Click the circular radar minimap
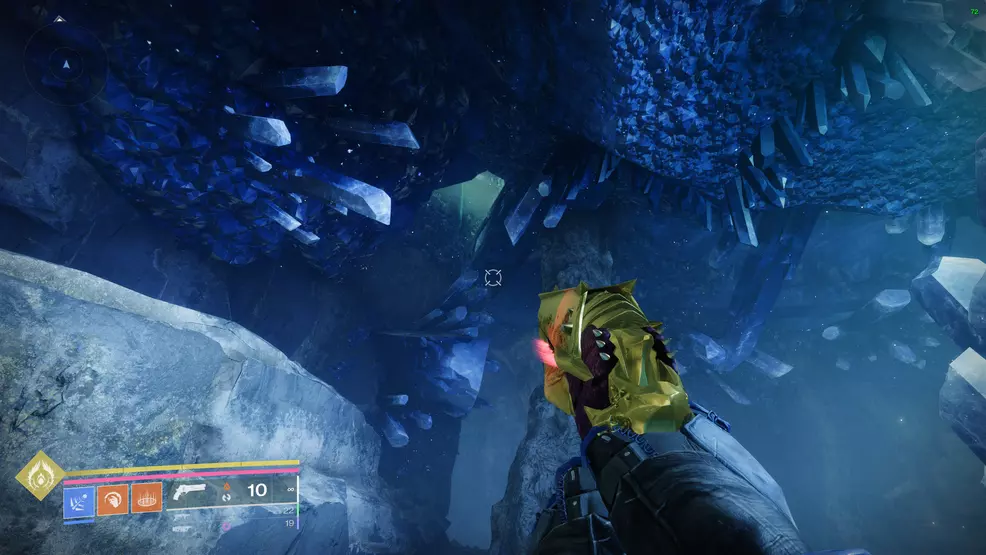This screenshot has height=555, width=986. 67,65
